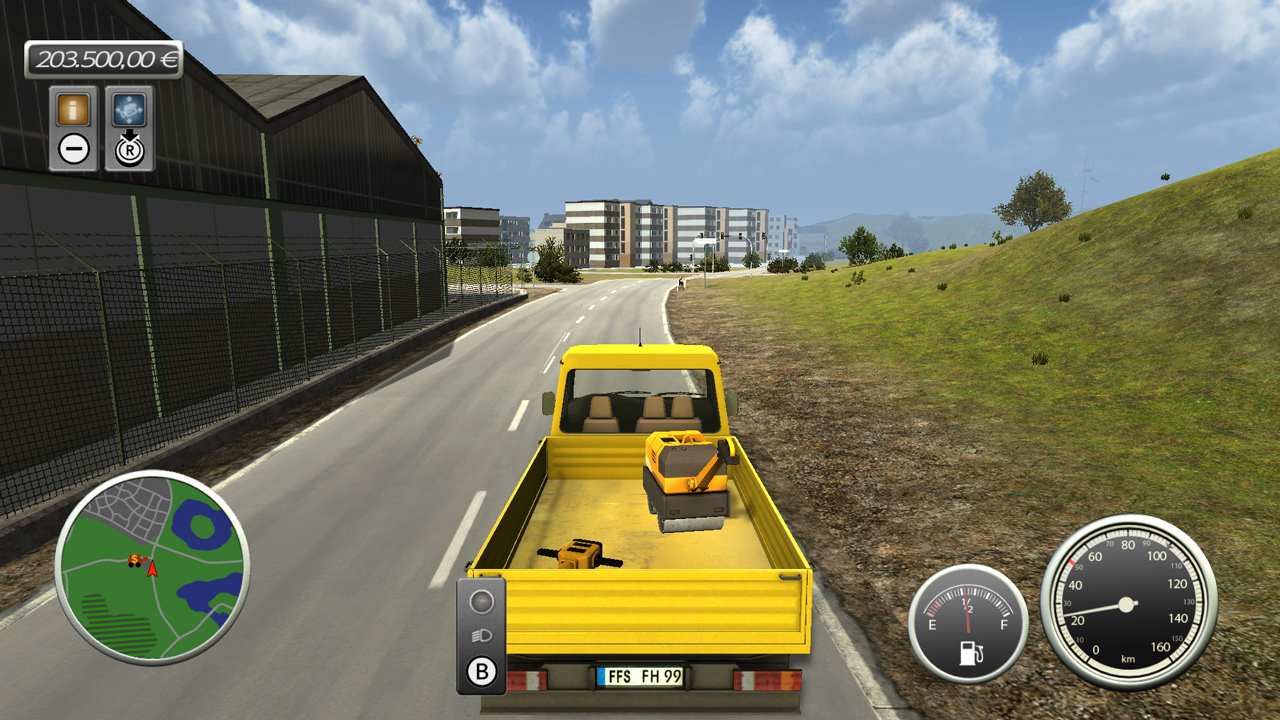Toggle the headlights with the B control
The width and height of the screenshot is (1280, 720).
tap(481, 670)
